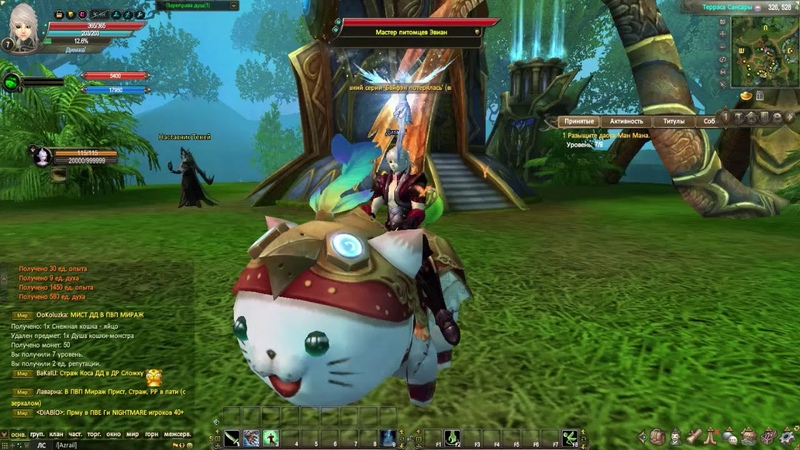Open the Активность tab
The image size is (800, 450).
tap(627, 121)
